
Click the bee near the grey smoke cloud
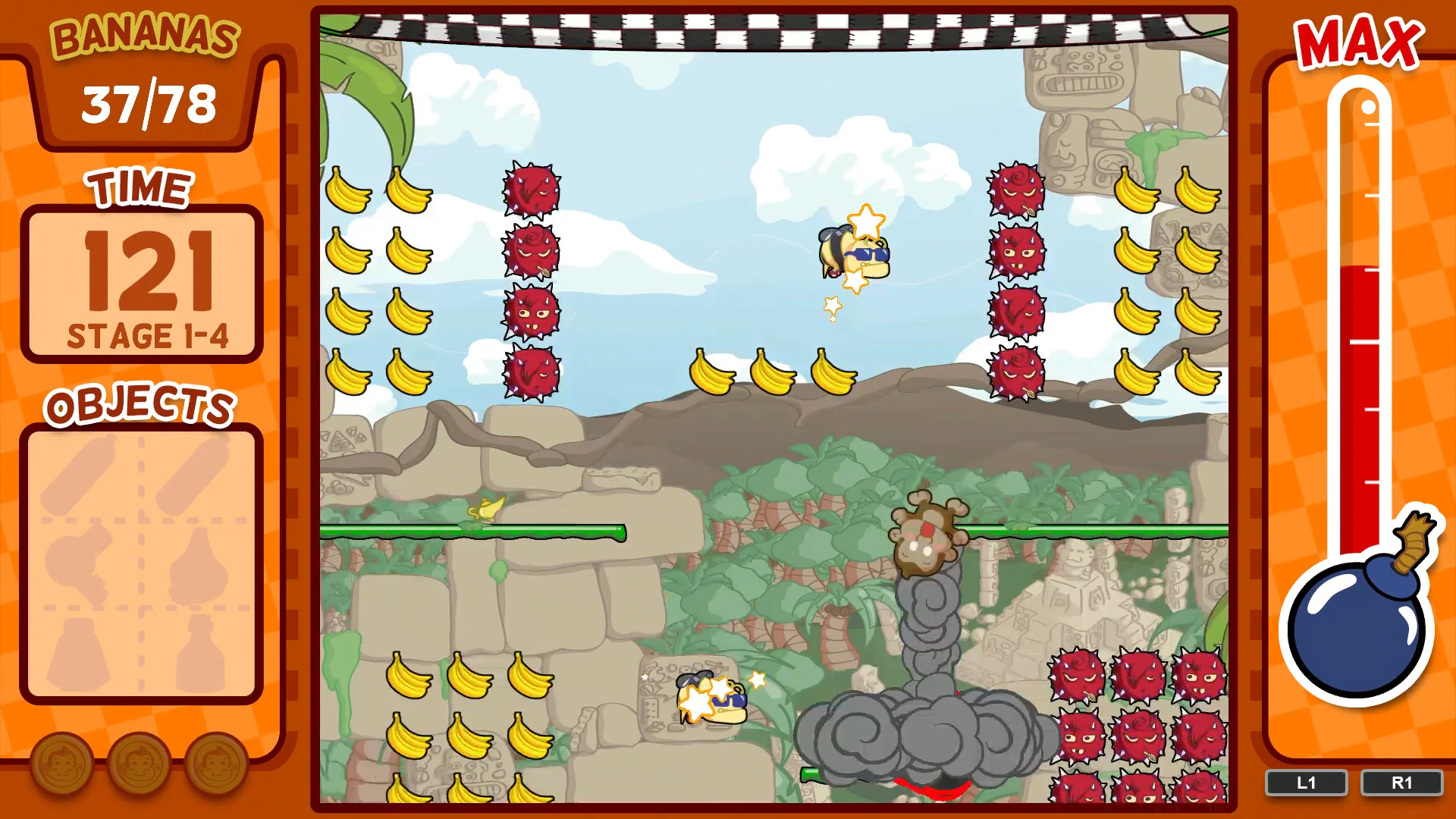point(713,698)
